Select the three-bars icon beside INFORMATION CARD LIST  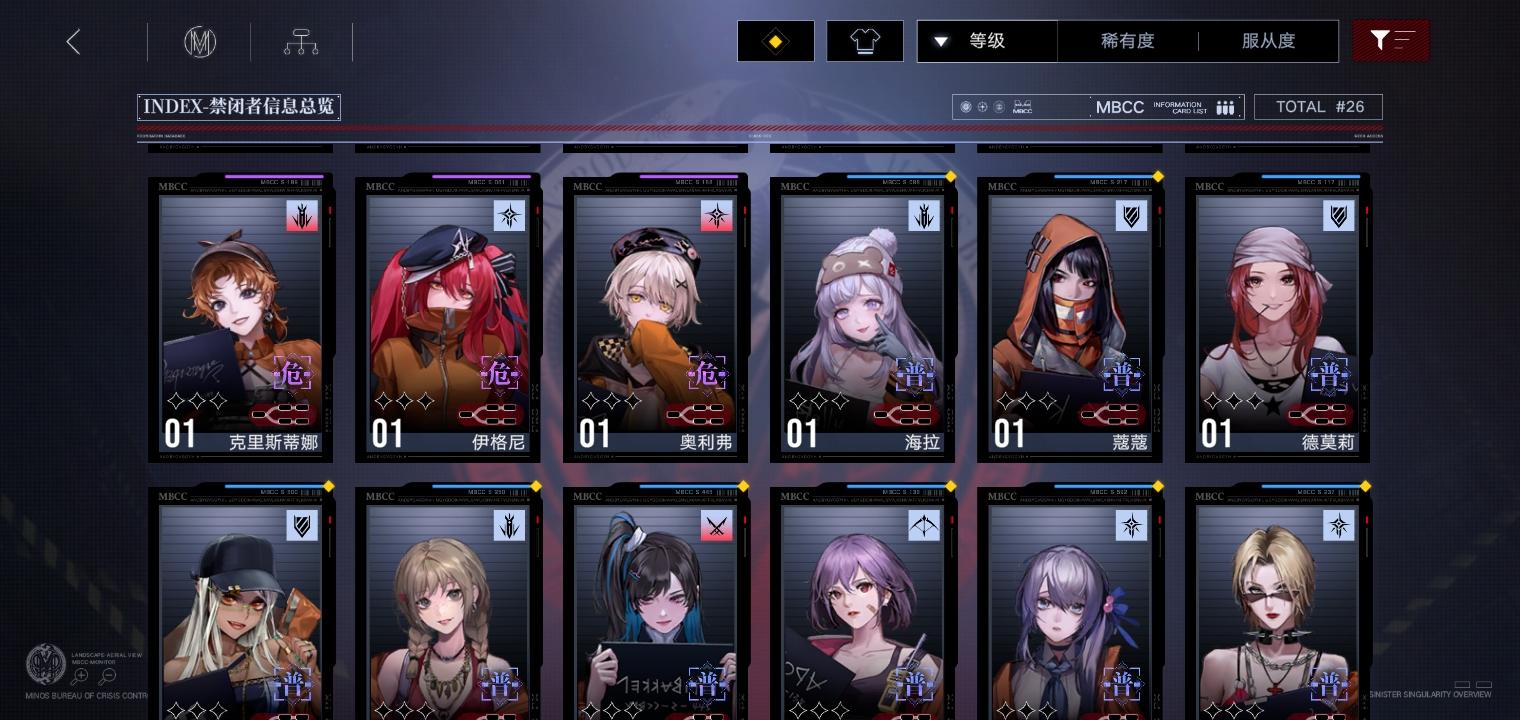tap(1225, 107)
